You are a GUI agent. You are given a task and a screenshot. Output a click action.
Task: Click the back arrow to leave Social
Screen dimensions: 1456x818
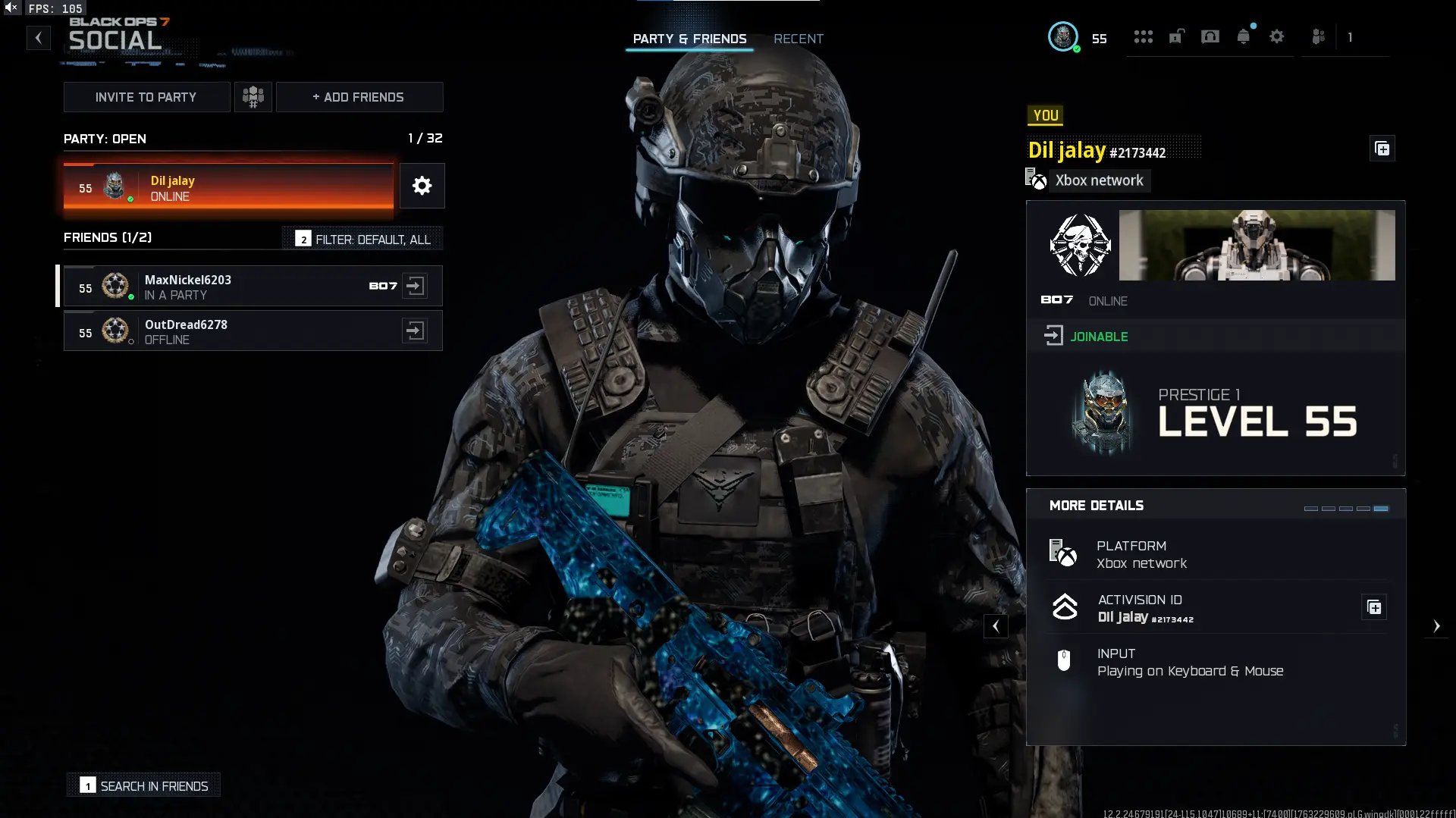[x=38, y=37]
